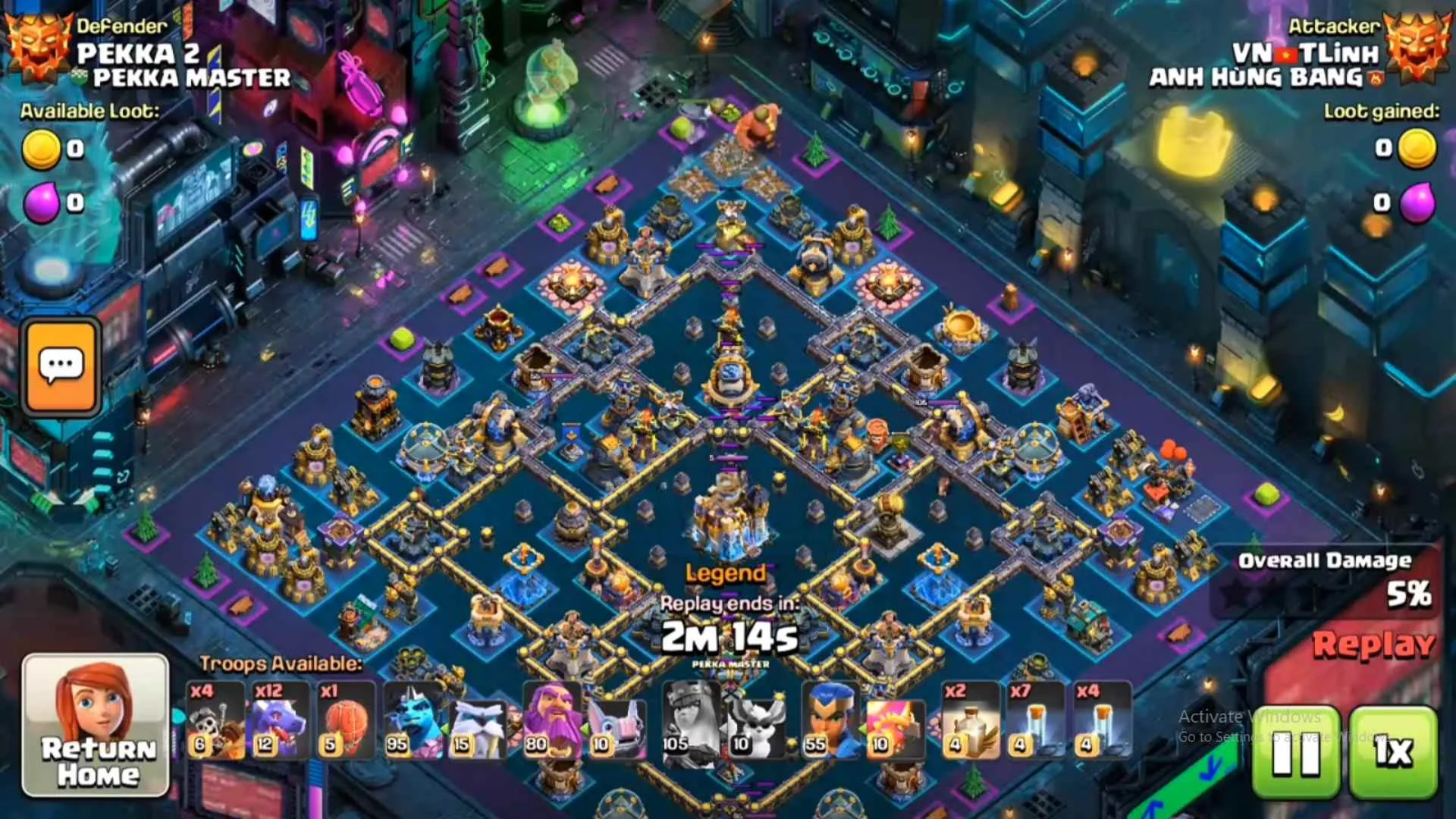Select the Grand Warden card showing 80
The height and width of the screenshot is (819, 1456).
click(x=554, y=720)
